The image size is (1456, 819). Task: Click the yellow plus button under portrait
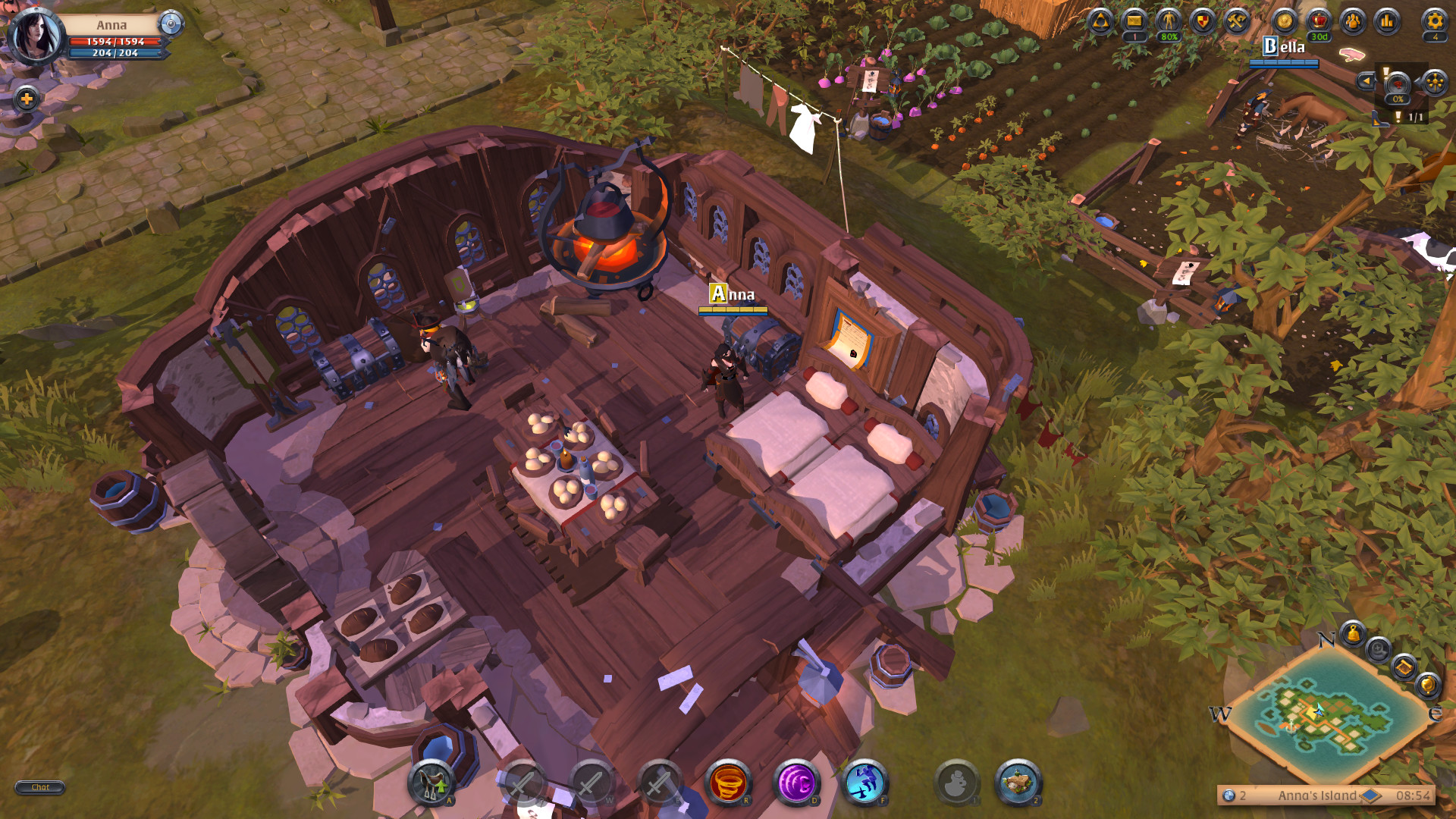[x=27, y=99]
